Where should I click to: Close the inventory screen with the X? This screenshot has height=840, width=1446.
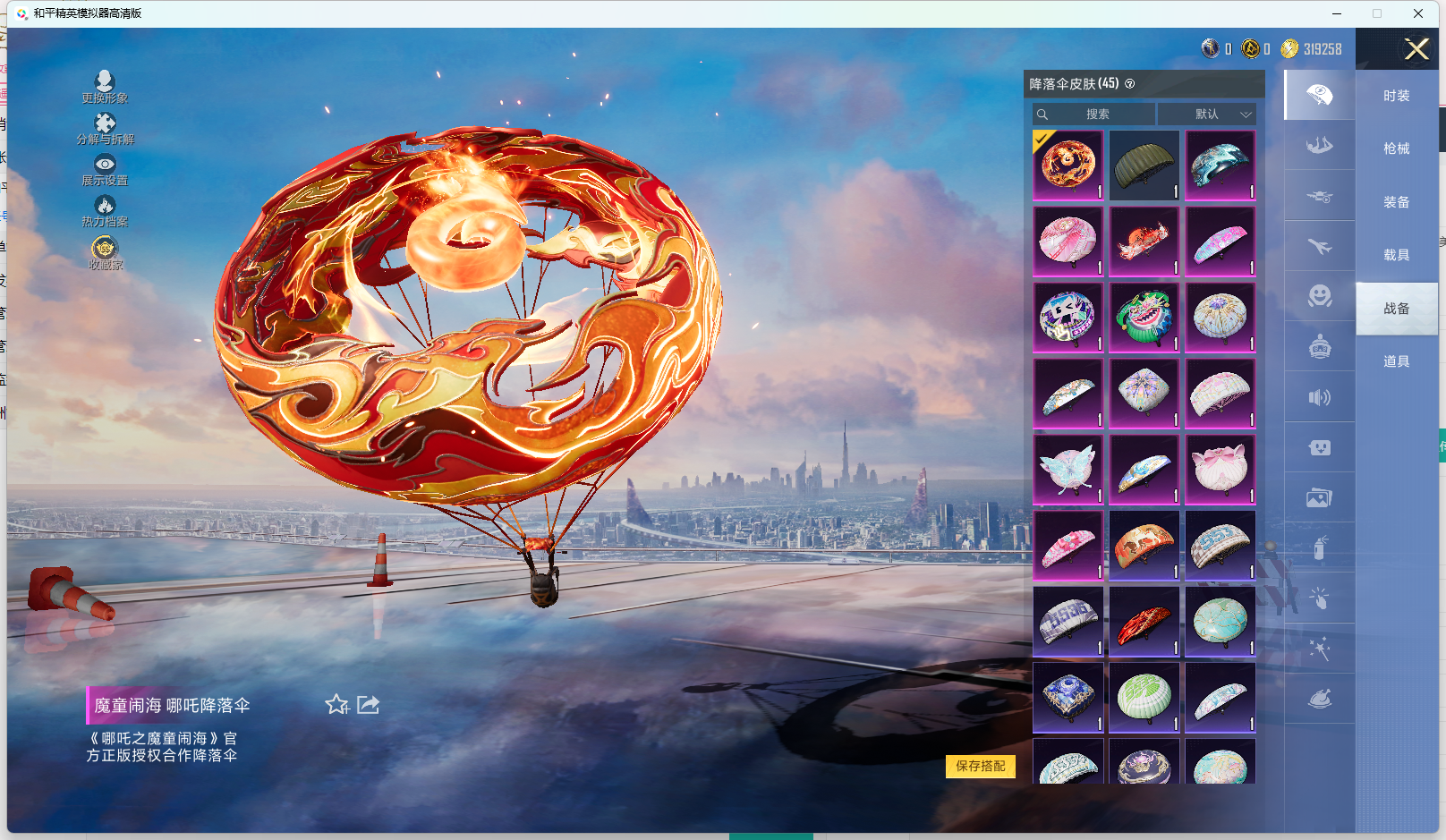click(x=1416, y=49)
